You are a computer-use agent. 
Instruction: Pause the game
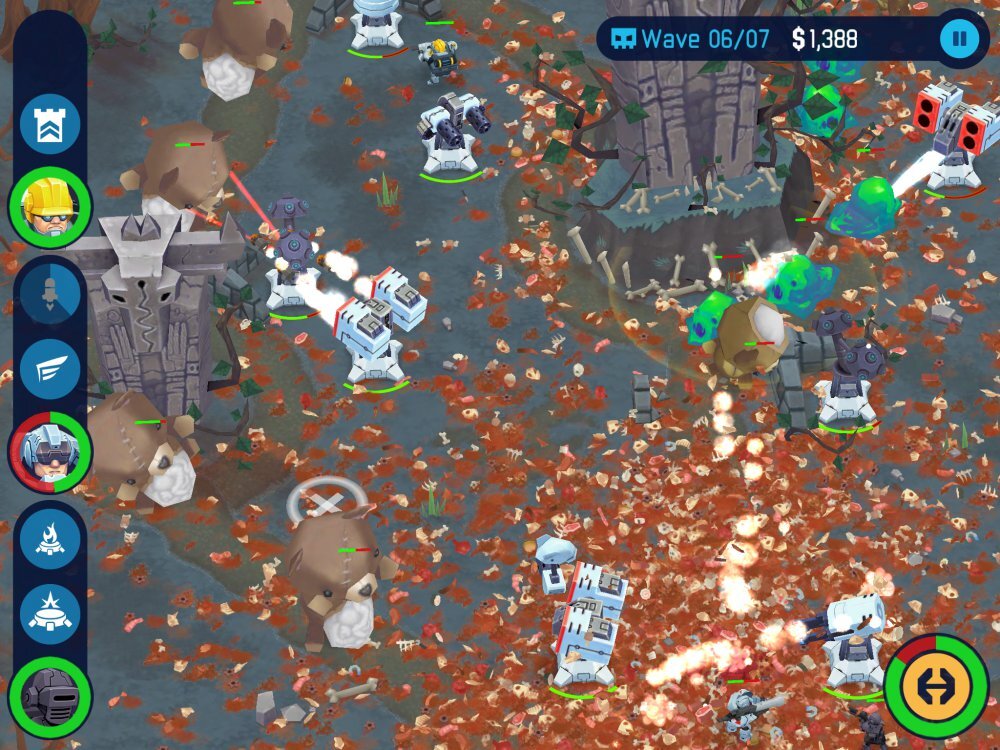[959, 39]
